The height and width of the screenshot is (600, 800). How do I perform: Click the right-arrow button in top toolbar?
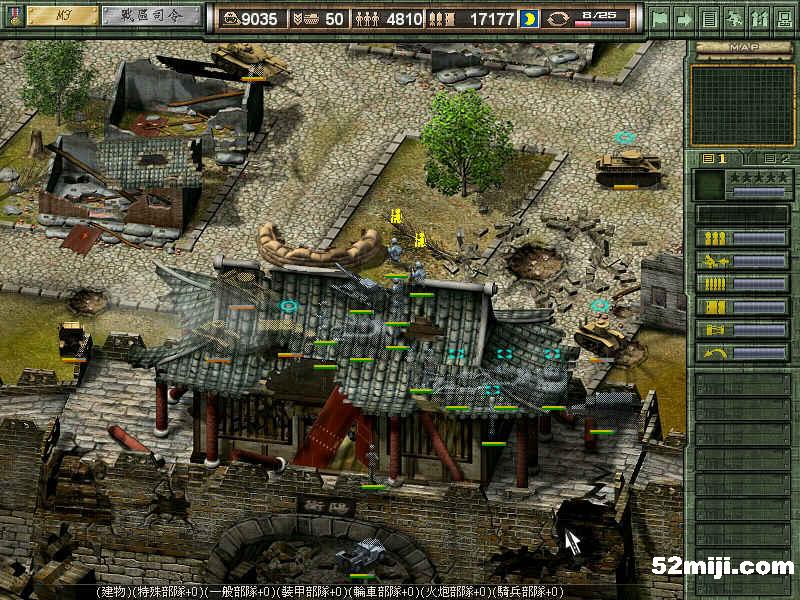click(685, 18)
